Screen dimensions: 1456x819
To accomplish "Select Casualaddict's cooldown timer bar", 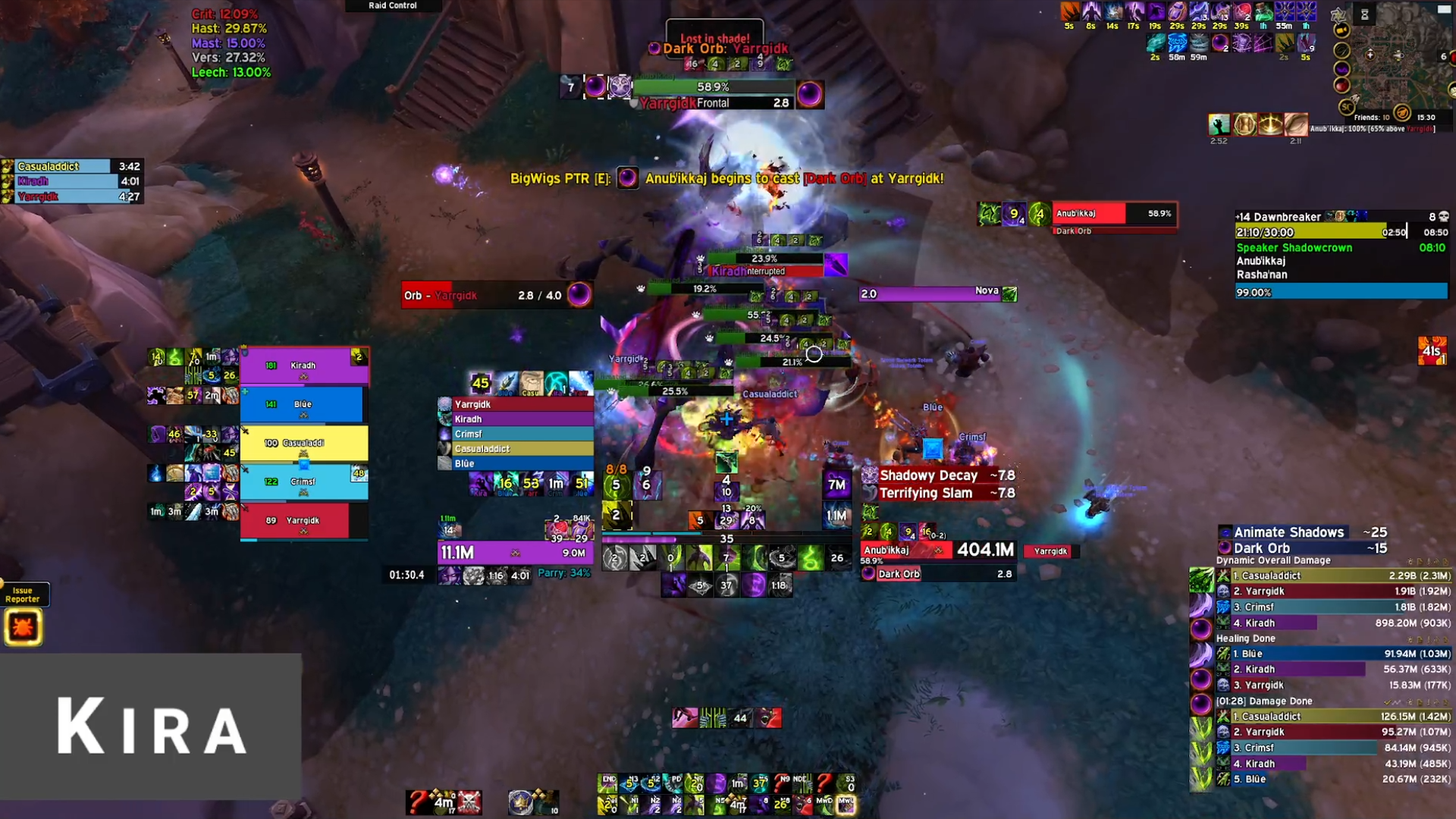I will (x=72, y=166).
